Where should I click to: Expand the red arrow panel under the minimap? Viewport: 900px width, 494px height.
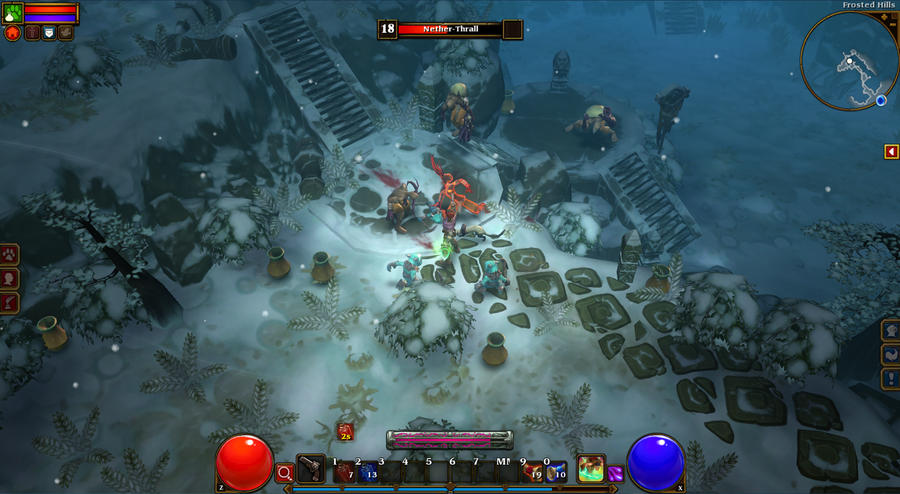click(890, 151)
